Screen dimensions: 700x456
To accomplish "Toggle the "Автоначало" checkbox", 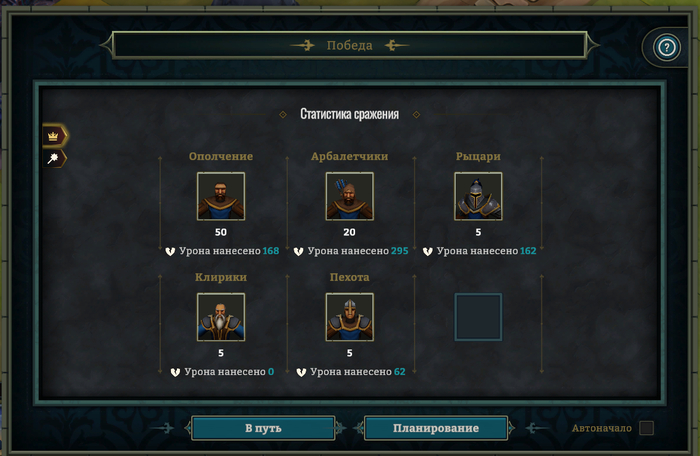I will click(x=647, y=428).
